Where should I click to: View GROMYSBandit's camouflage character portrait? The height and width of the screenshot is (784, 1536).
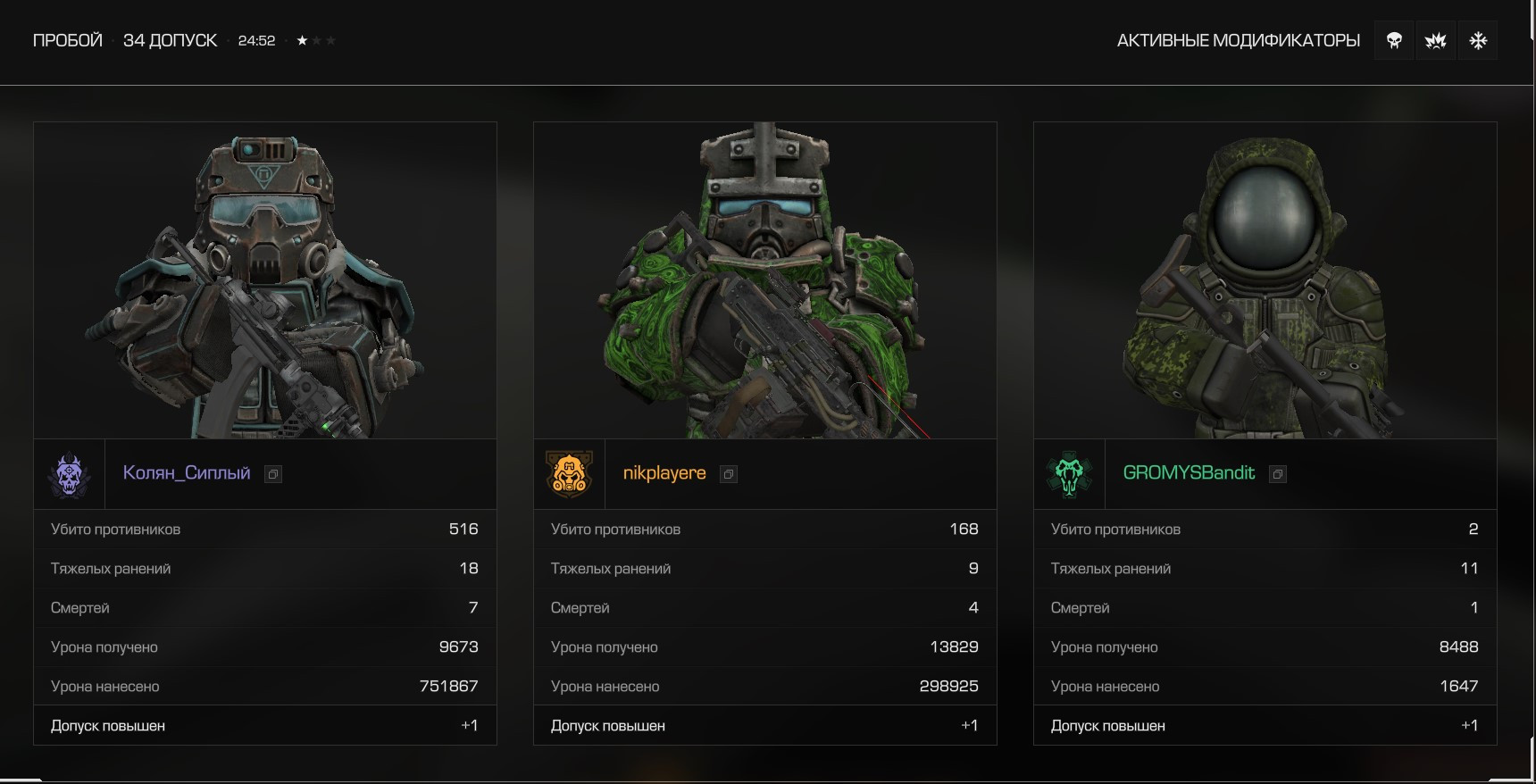click(x=1265, y=280)
